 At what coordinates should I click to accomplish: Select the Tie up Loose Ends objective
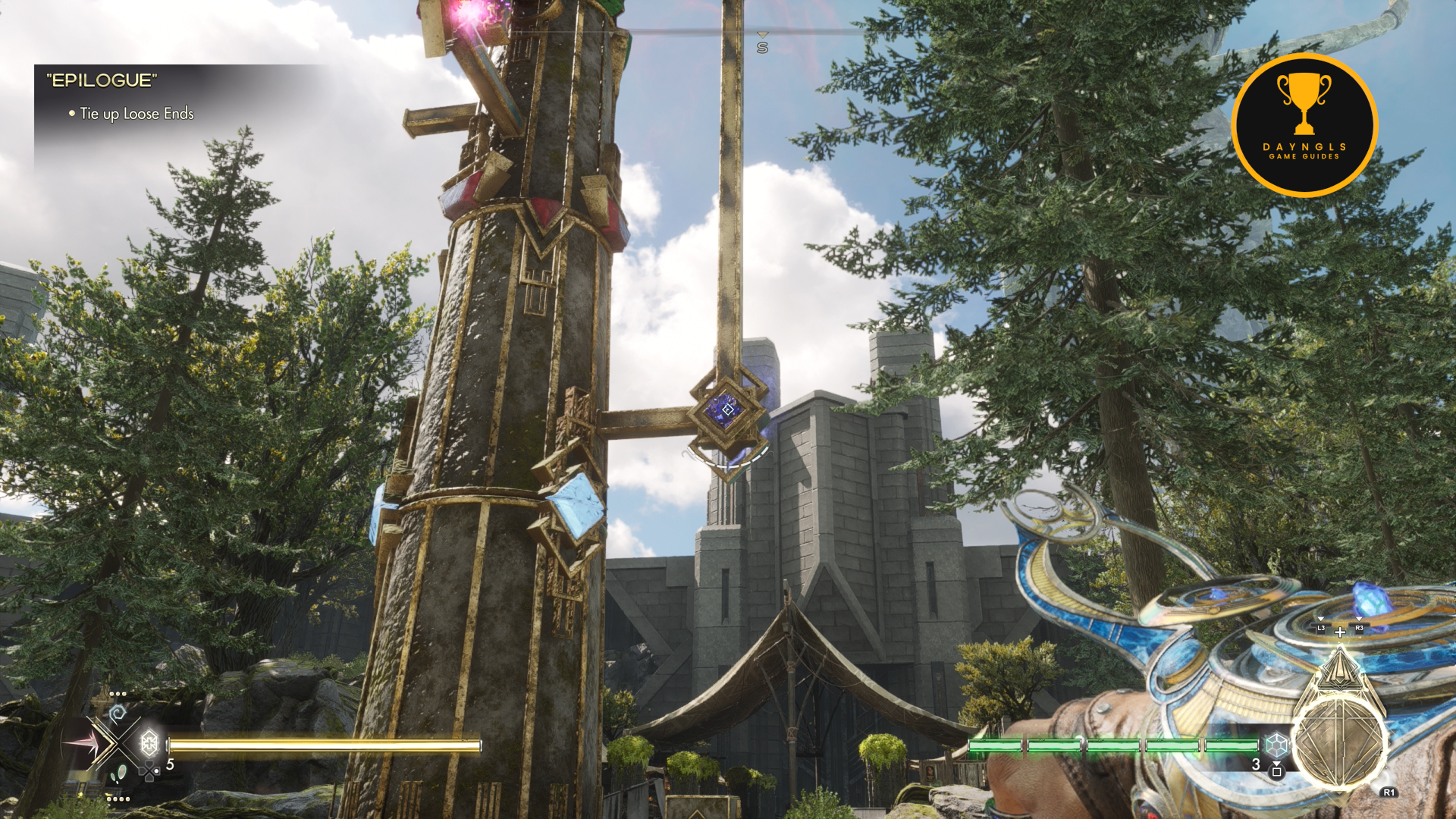pyautogui.click(x=136, y=114)
